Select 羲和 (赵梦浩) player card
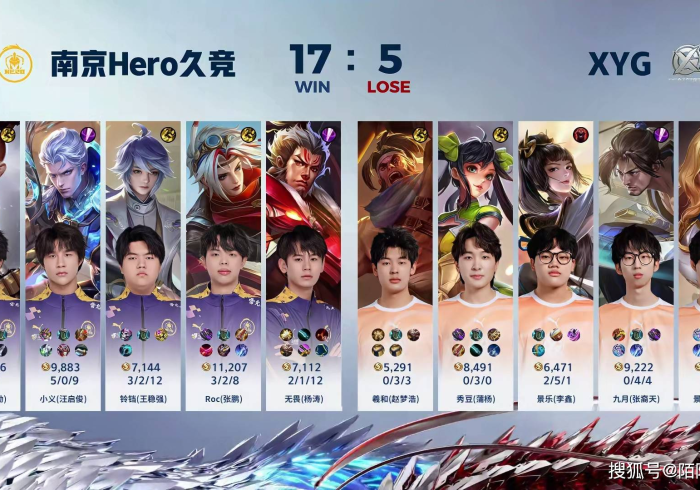 [x=395, y=265]
